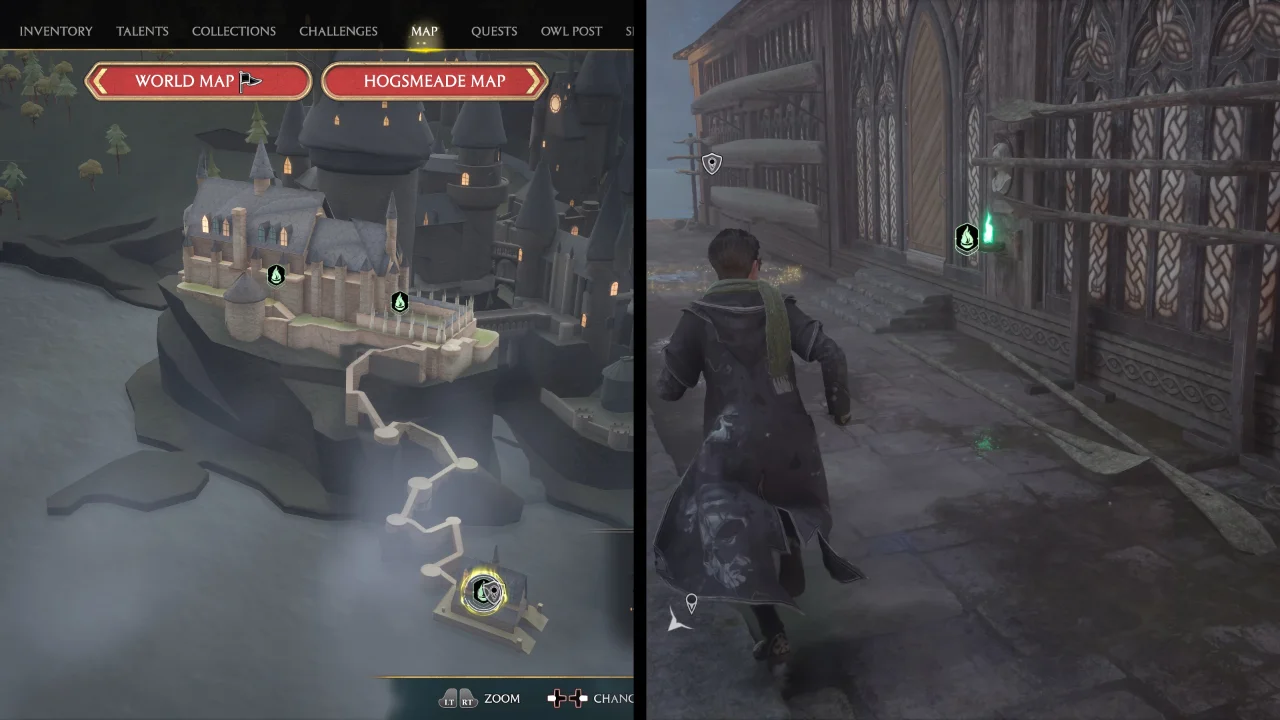Open the Hogsmeade Map

click(434, 81)
